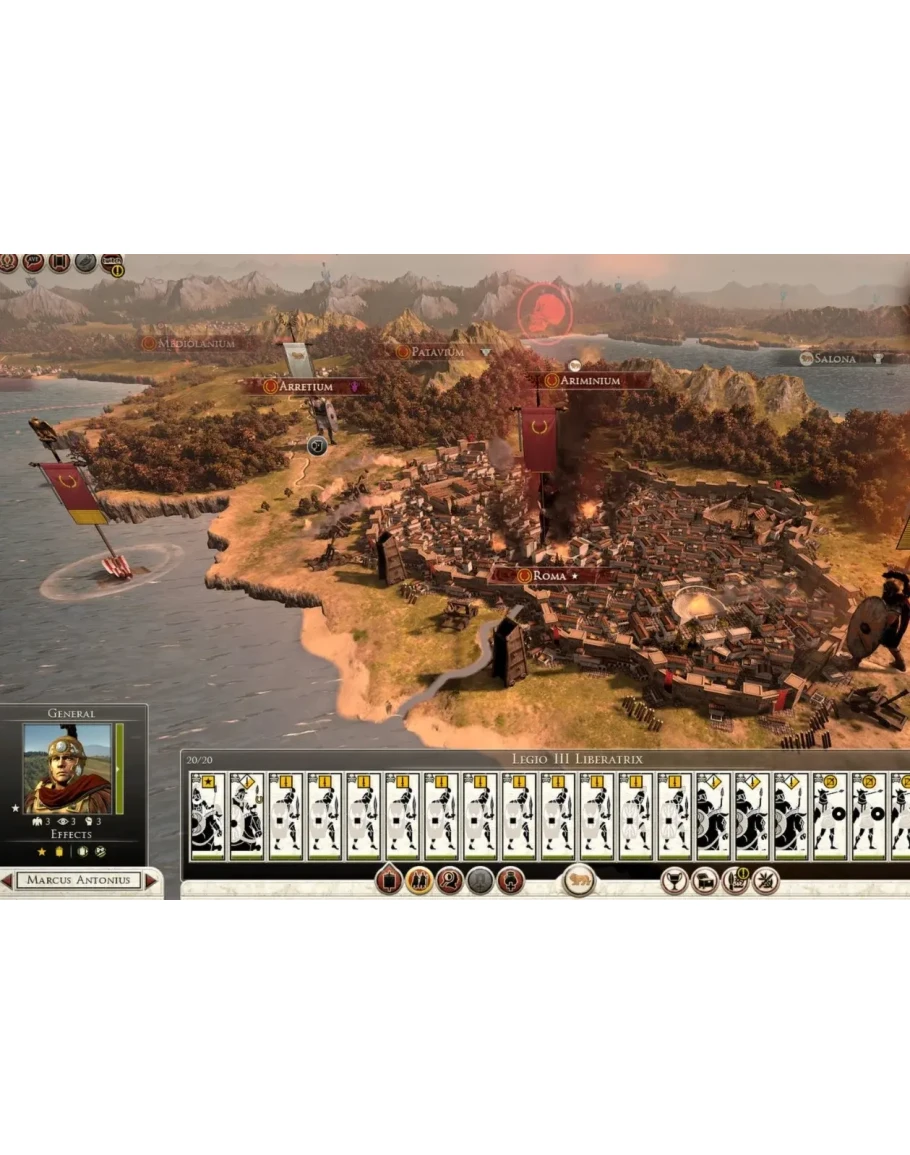
Task: Select the Ariminium settlement label
Action: [x=589, y=381]
